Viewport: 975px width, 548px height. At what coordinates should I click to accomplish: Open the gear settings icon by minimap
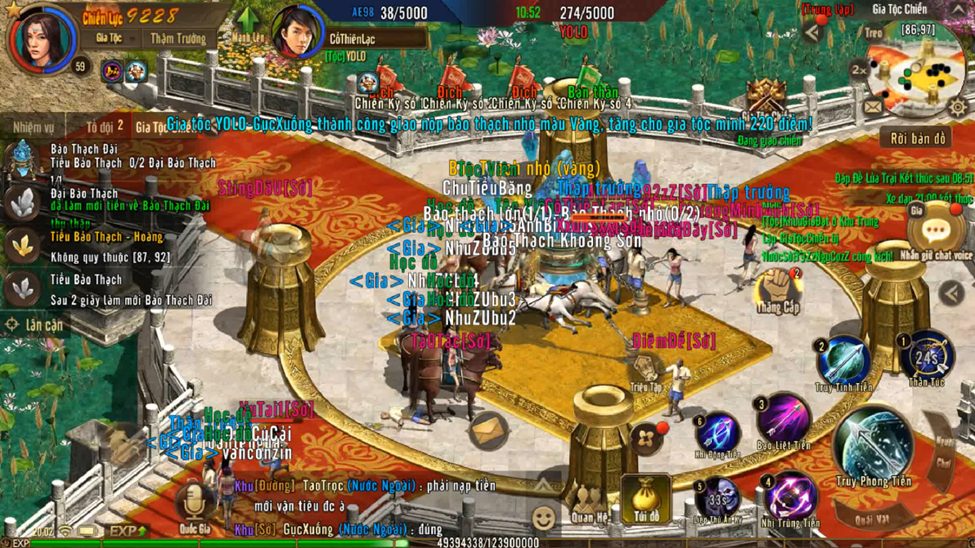click(x=956, y=106)
